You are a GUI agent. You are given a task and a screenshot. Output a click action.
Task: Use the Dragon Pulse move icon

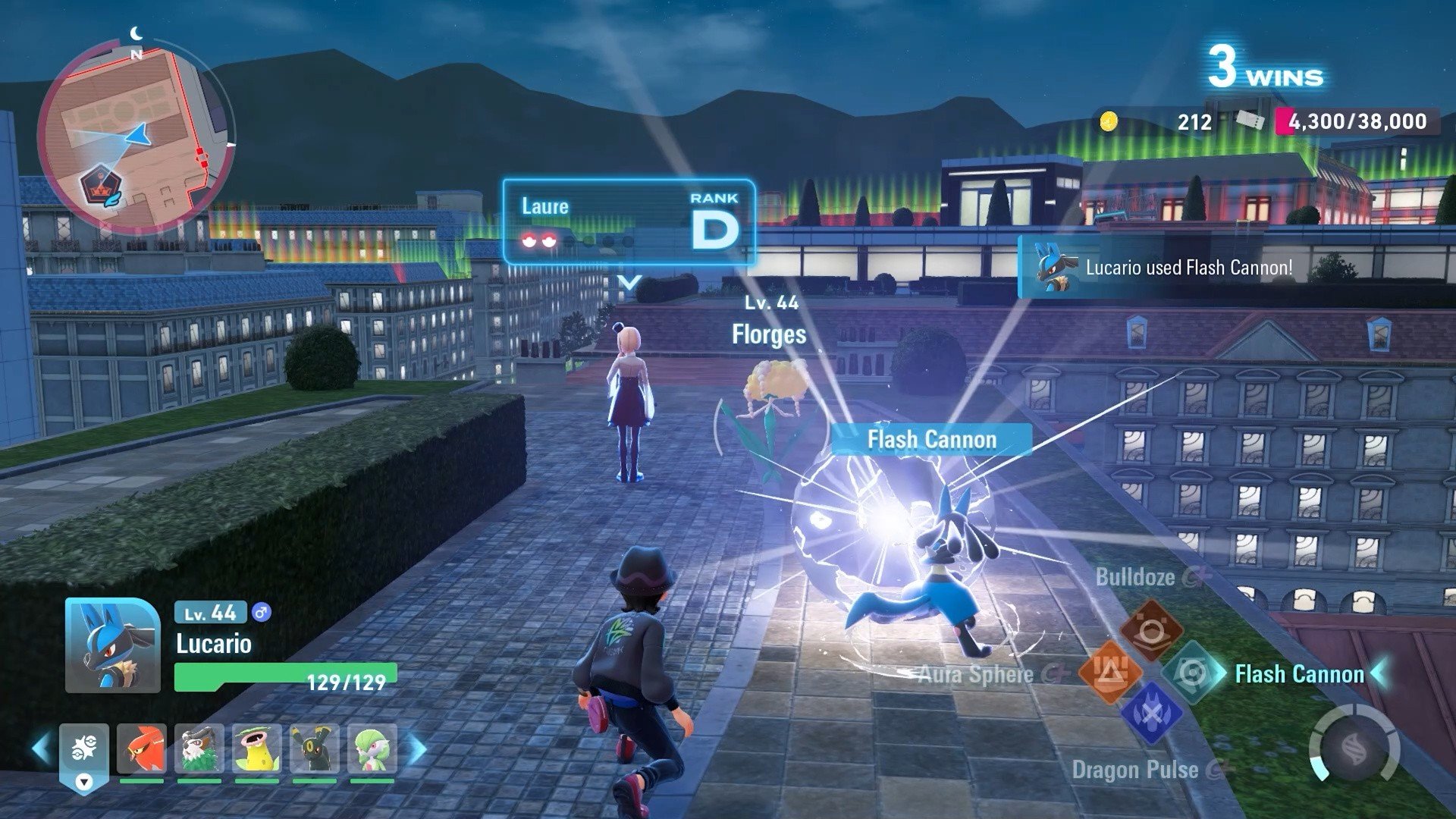pyautogui.click(x=1150, y=714)
